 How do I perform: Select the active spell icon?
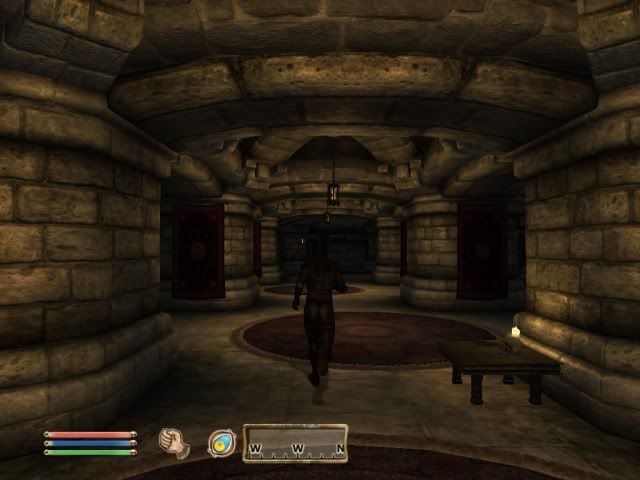[x=221, y=442]
